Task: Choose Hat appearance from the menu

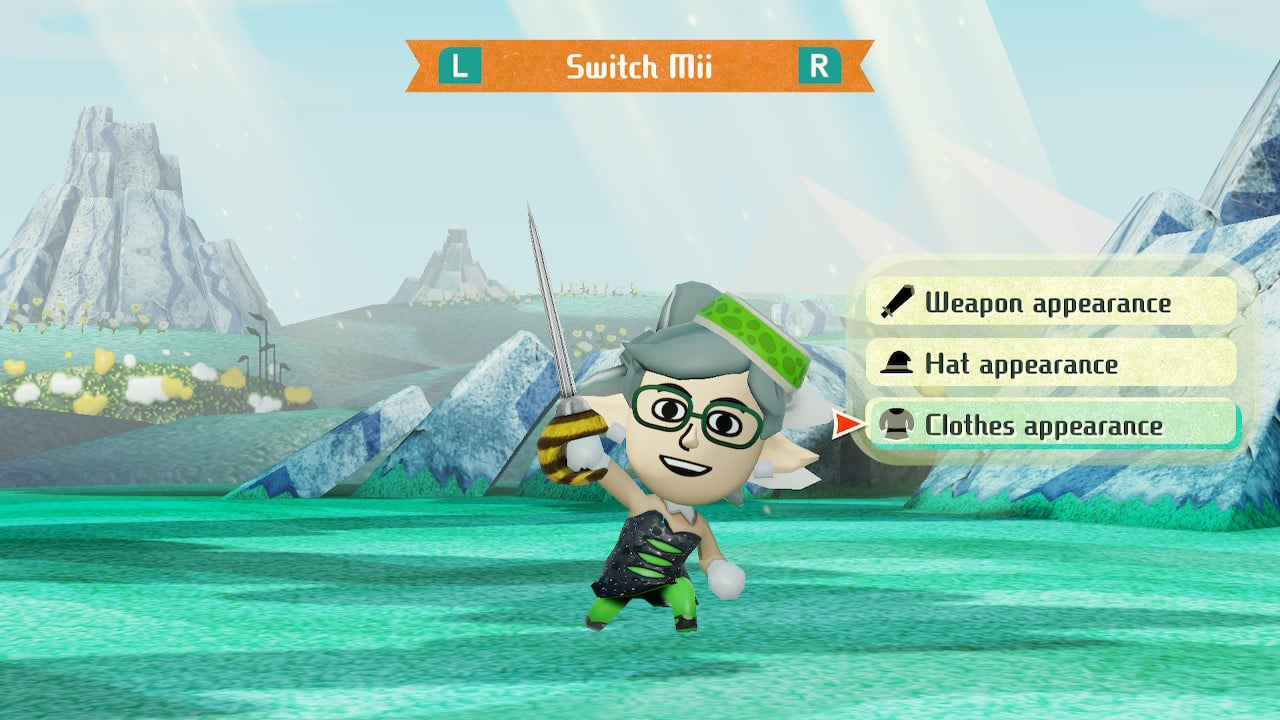Action: (x=1050, y=364)
